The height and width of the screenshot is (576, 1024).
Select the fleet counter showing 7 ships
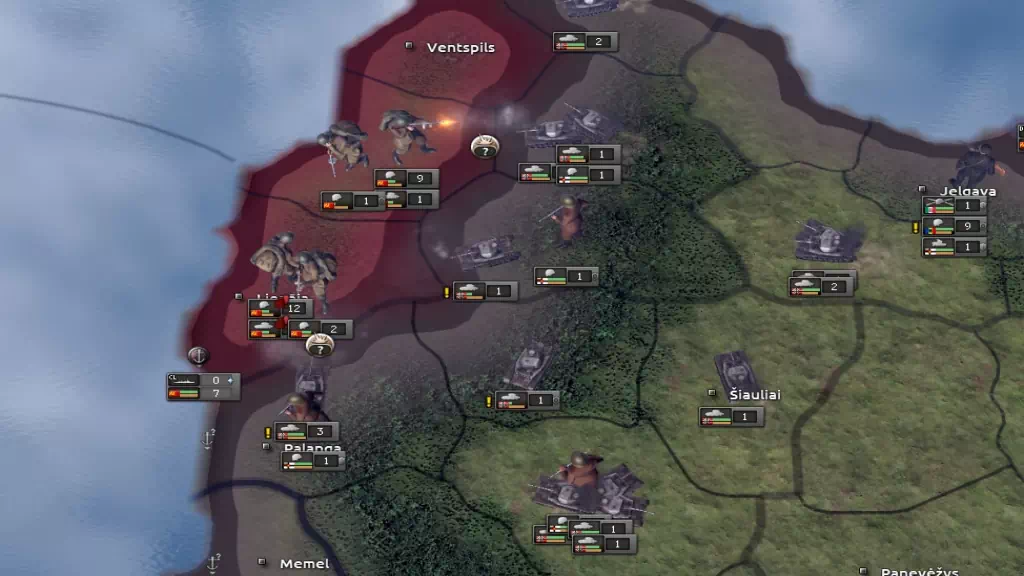203,394
